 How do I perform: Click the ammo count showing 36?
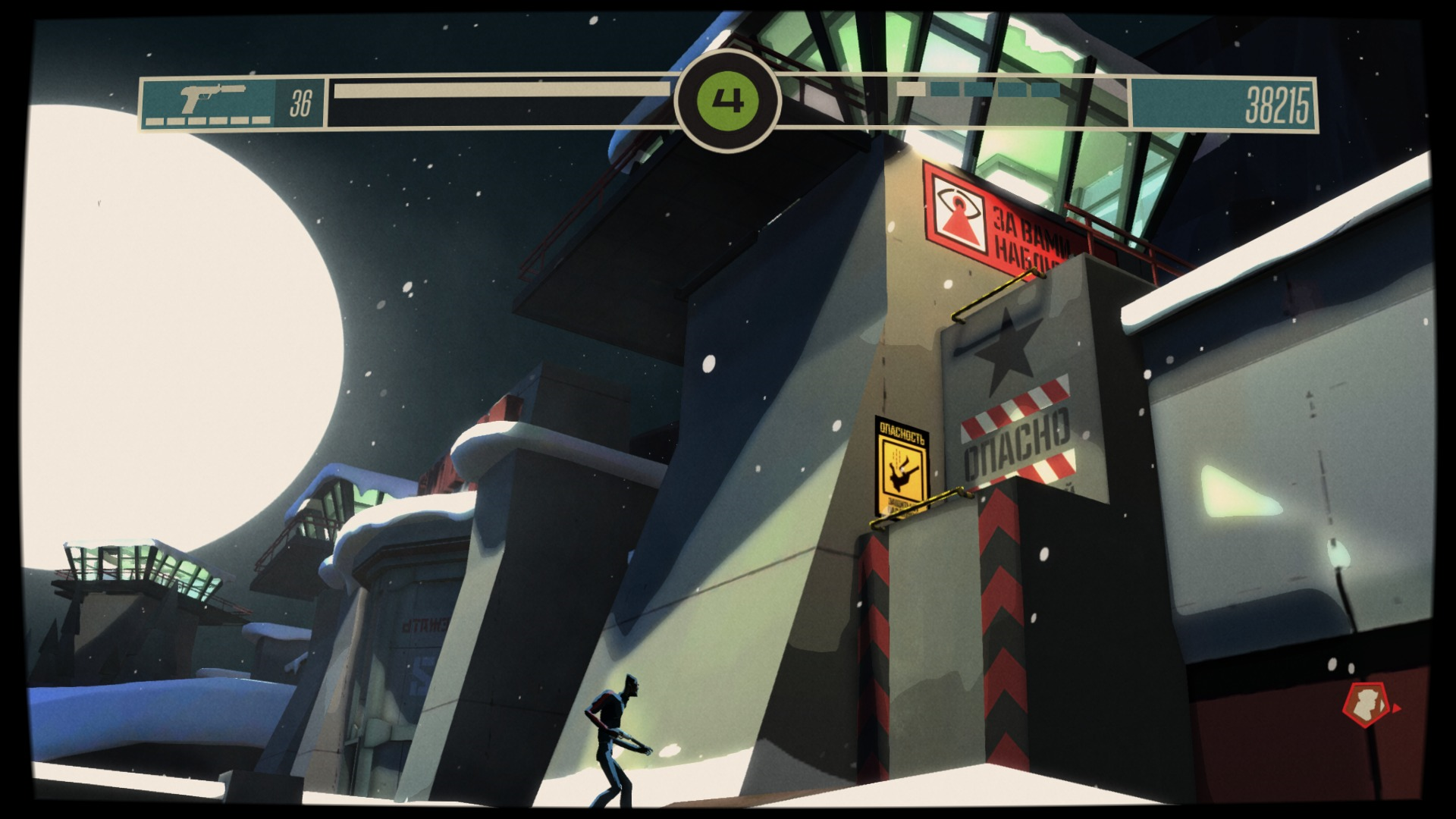[x=301, y=99]
